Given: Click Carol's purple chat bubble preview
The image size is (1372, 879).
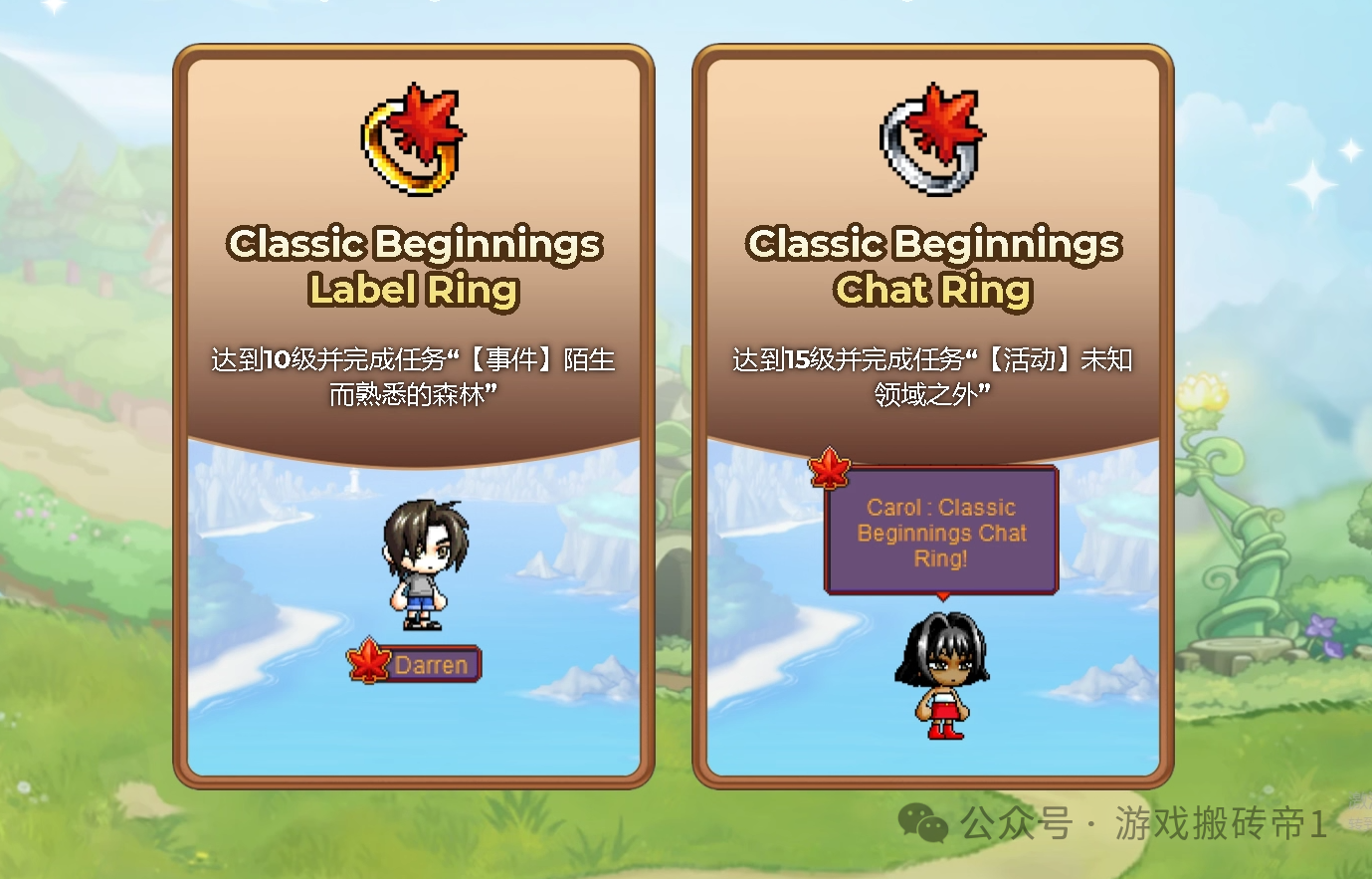Looking at the screenshot, I should 940,532.
